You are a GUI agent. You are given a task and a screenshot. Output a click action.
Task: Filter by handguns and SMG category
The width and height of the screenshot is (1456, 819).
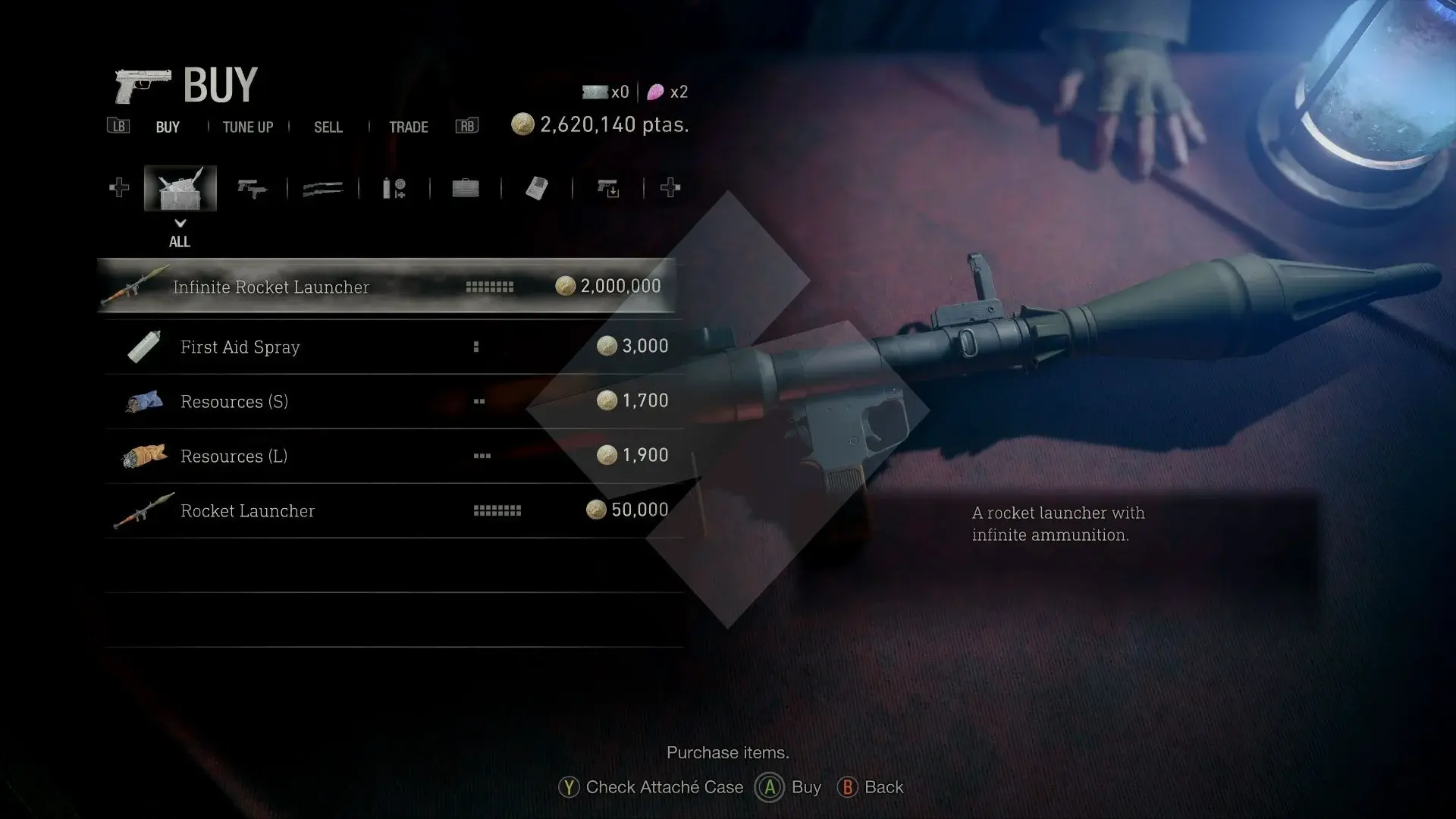tap(252, 188)
